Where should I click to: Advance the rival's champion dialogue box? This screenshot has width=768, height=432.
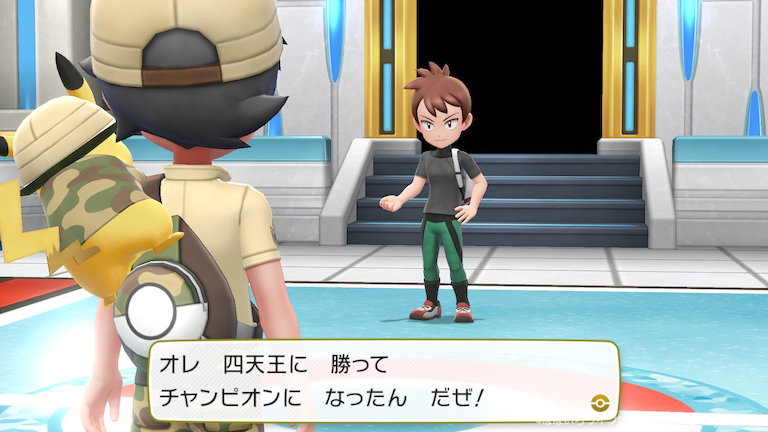tap(383, 381)
